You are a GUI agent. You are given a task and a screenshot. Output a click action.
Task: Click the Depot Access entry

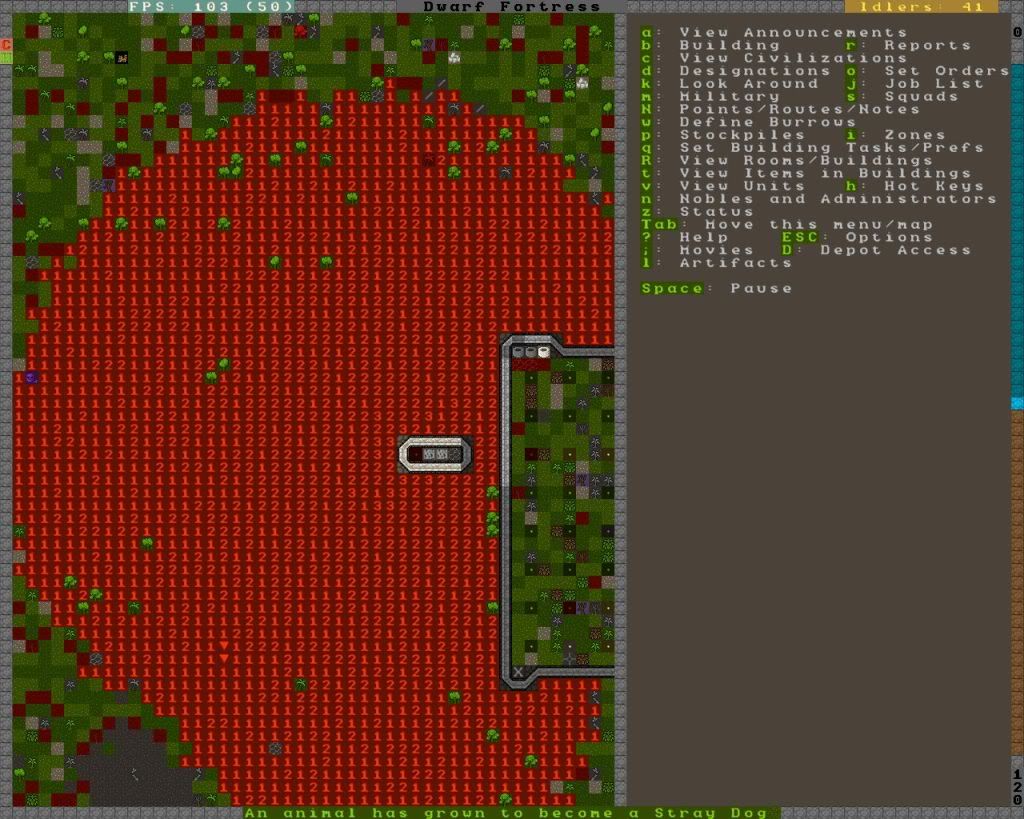[894, 250]
